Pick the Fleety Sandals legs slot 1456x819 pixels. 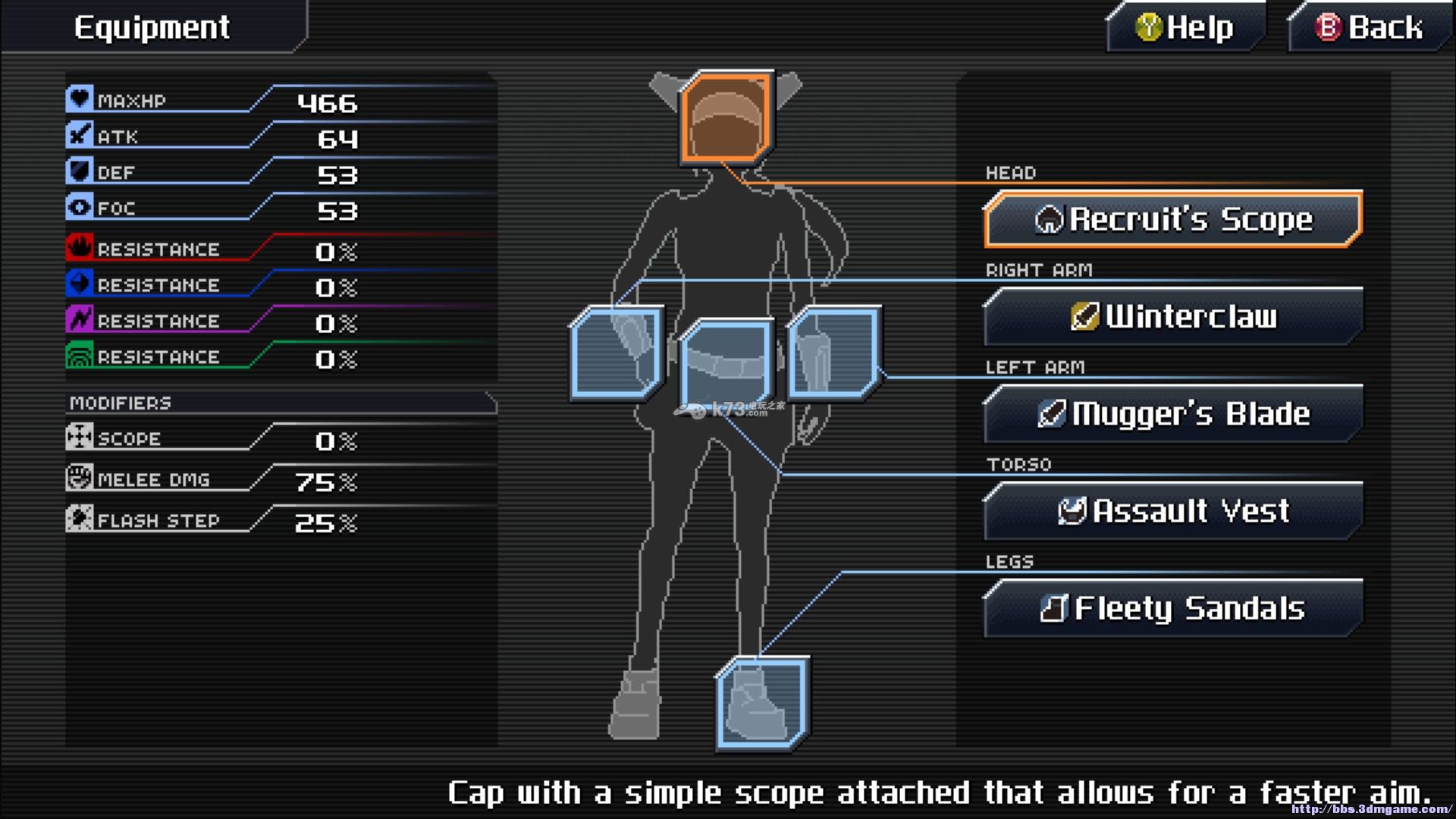1172,608
